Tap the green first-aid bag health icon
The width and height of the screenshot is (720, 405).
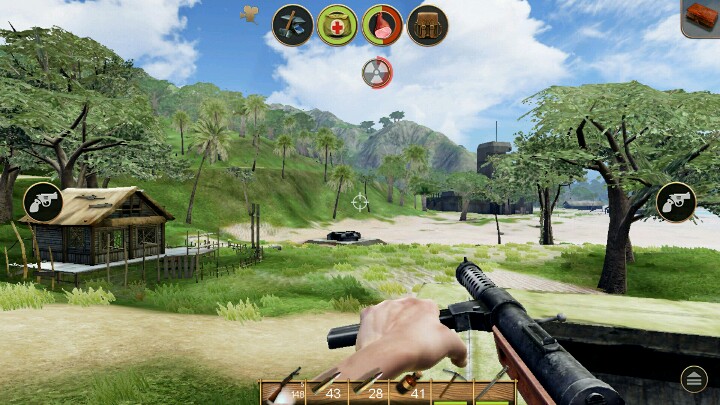pos(338,25)
